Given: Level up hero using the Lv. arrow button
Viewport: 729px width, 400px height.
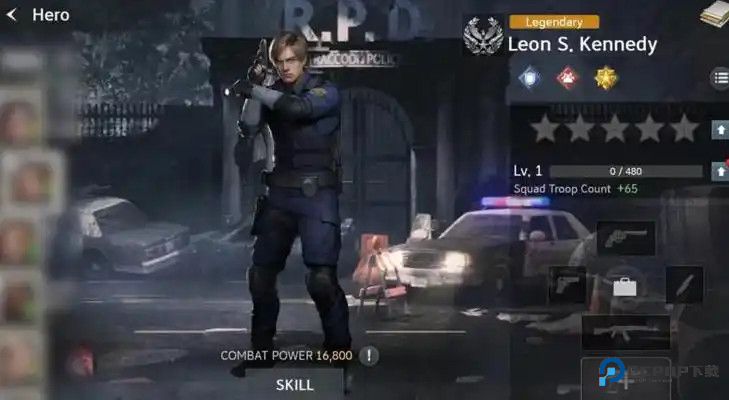Looking at the screenshot, I should 718,171.
